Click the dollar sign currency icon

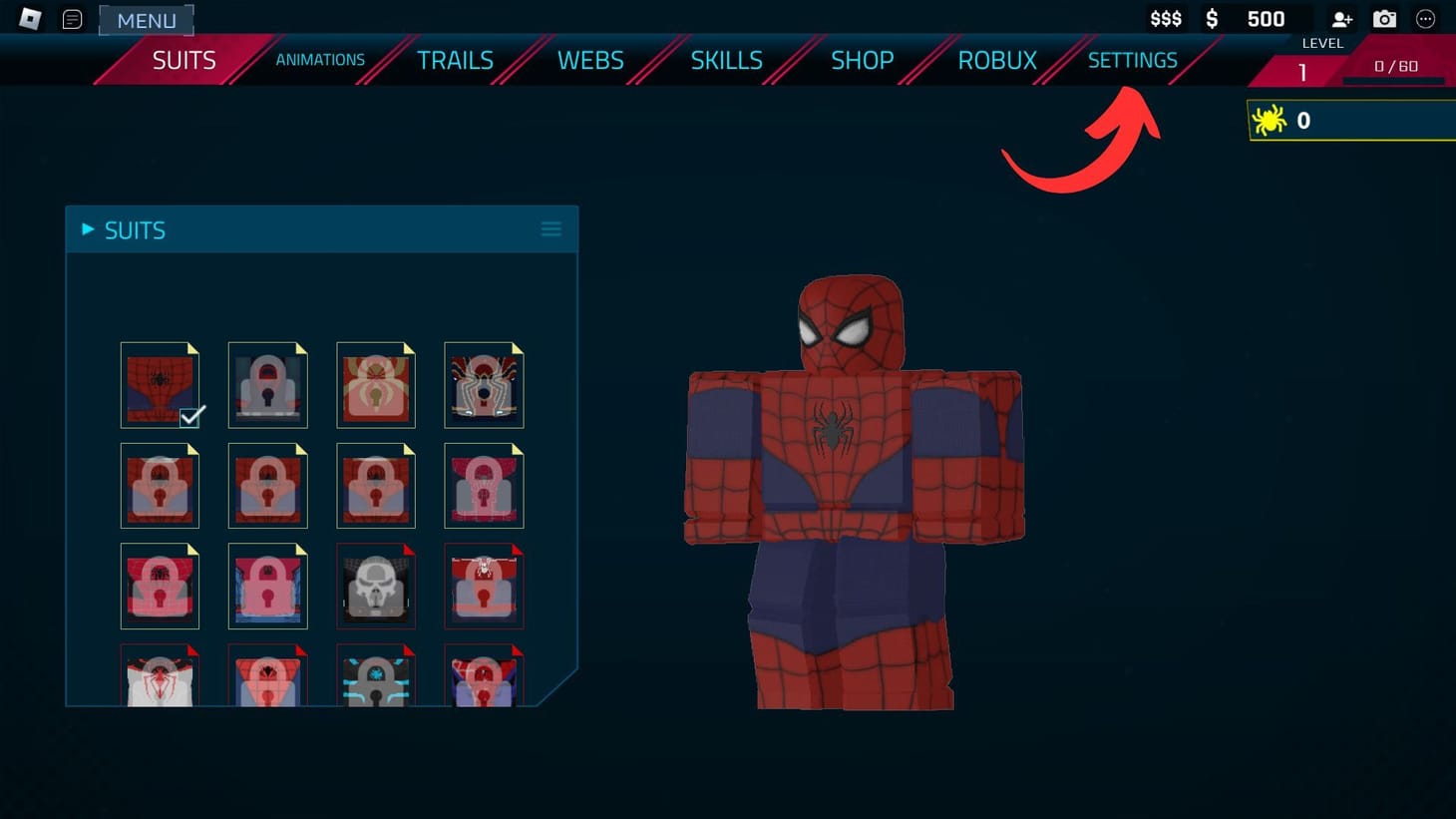[x=1212, y=18]
